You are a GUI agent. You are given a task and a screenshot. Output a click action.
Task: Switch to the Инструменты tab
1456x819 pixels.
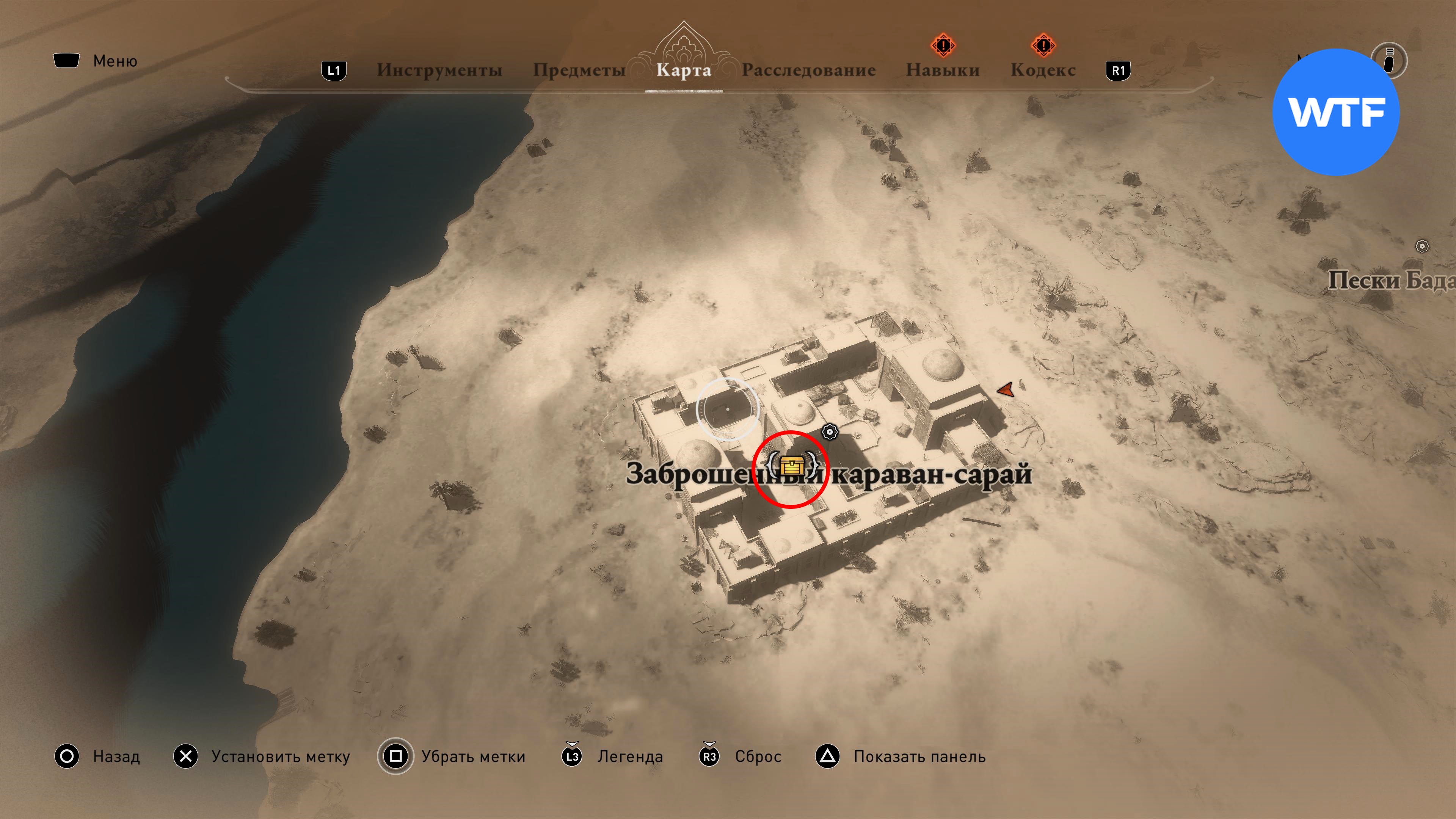(439, 70)
